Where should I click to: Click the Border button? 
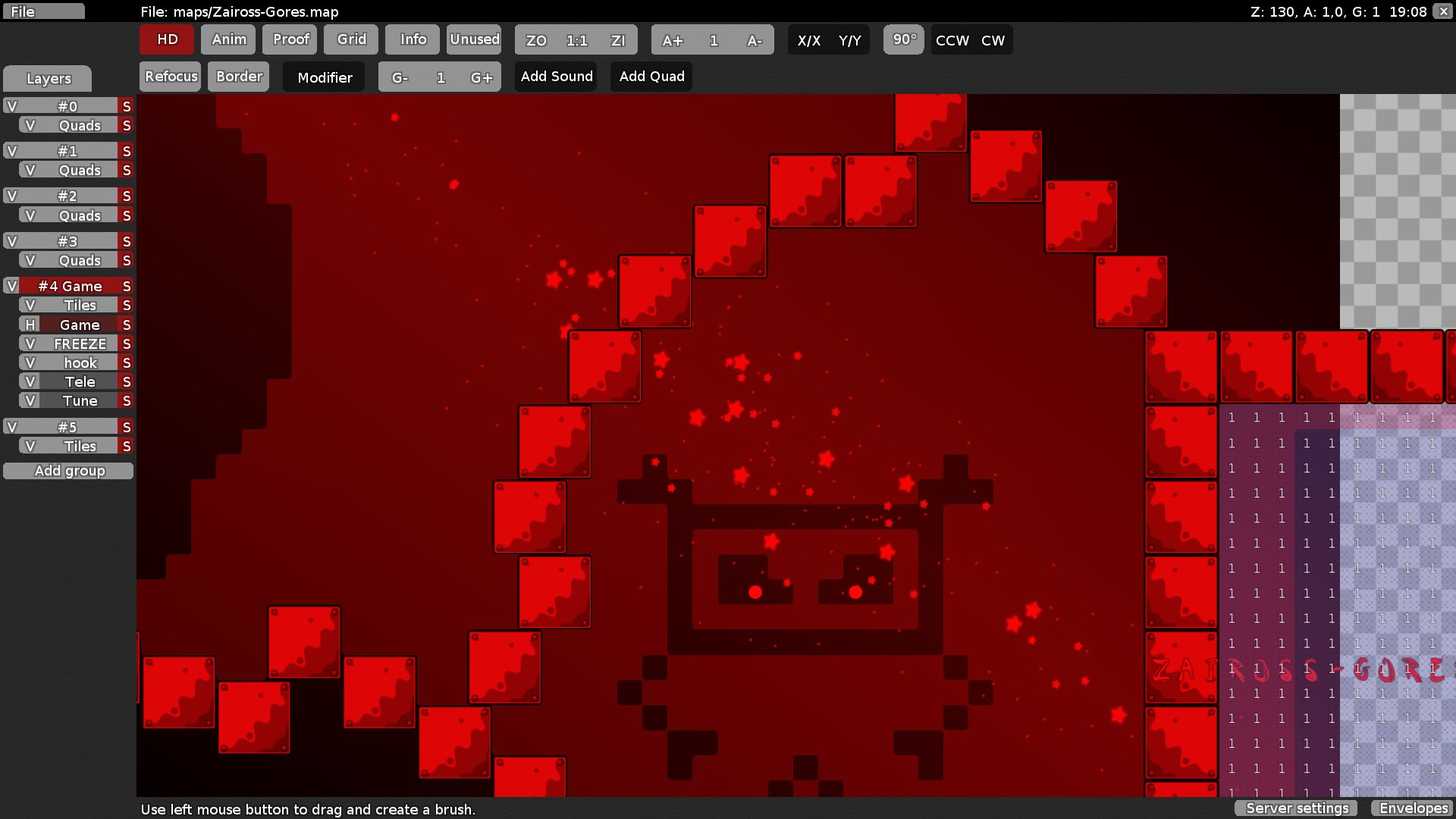239,77
